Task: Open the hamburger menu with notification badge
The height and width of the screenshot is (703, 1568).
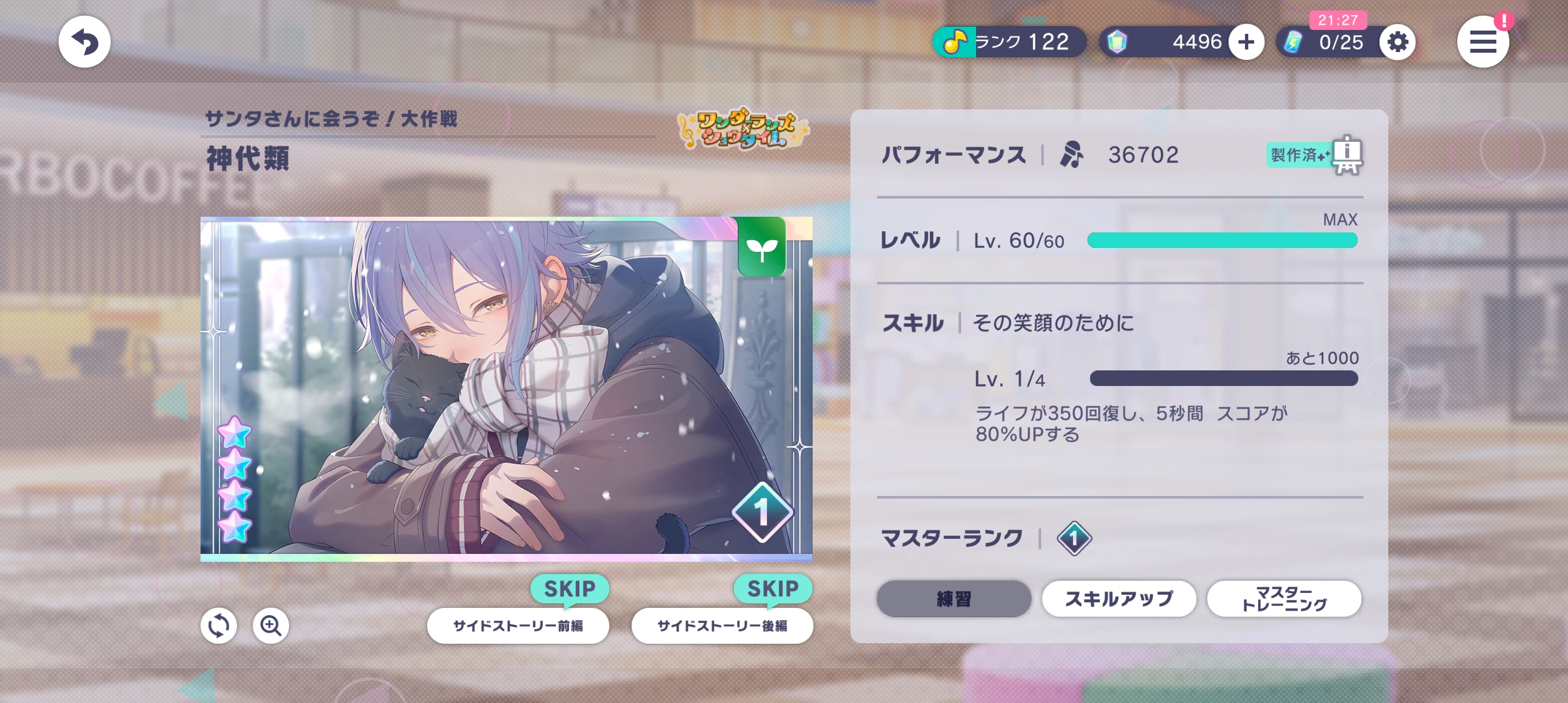Action: click(1484, 42)
